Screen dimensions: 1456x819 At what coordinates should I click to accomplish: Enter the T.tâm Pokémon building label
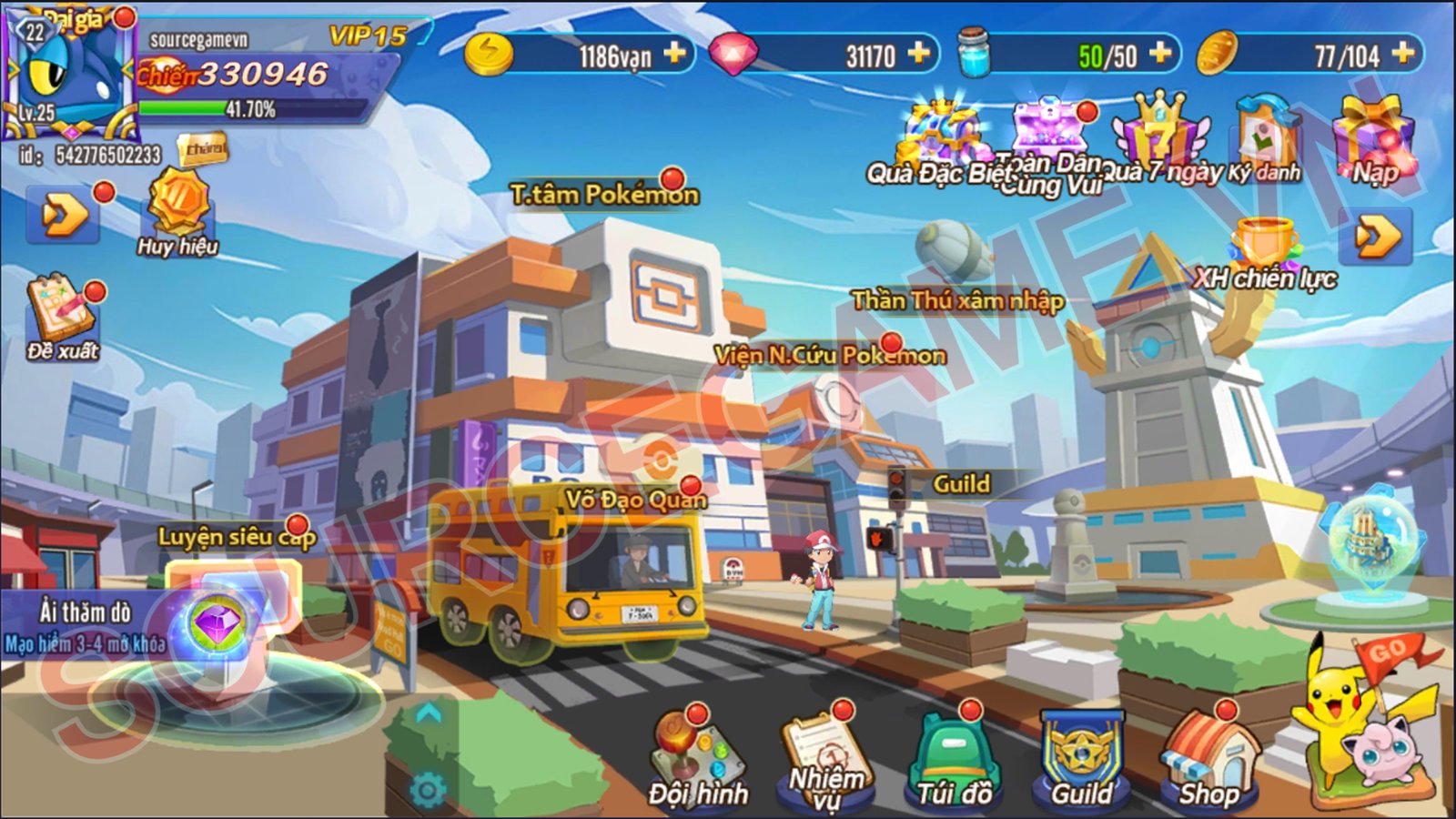[604, 195]
